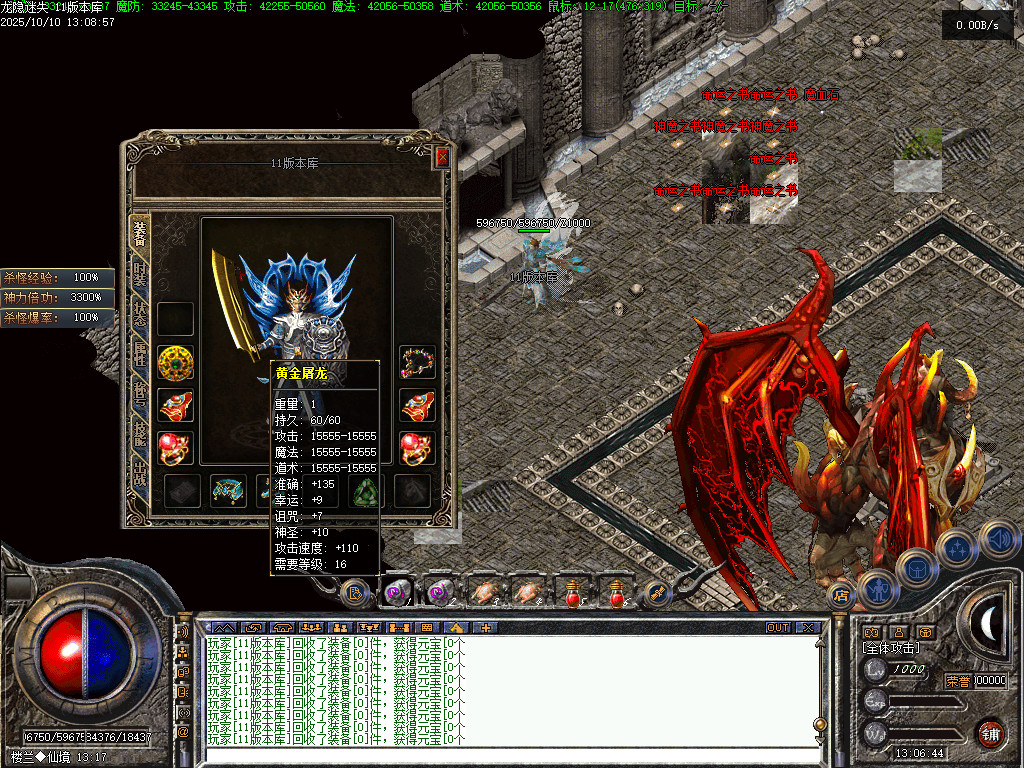
Task: Activate the purple swirl item in belt slot 1
Action: (397, 593)
